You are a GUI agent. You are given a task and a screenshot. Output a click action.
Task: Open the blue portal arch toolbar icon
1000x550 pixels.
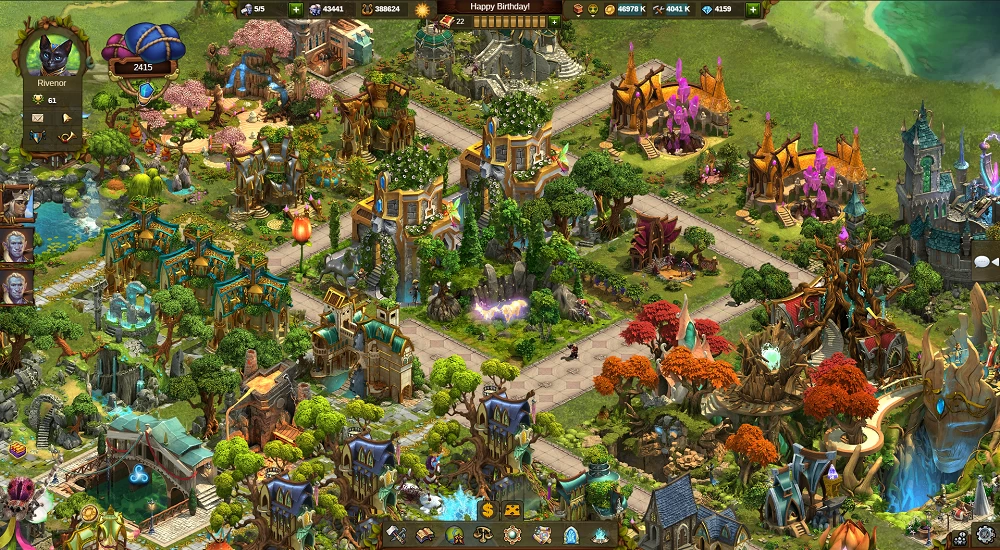(571, 535)
